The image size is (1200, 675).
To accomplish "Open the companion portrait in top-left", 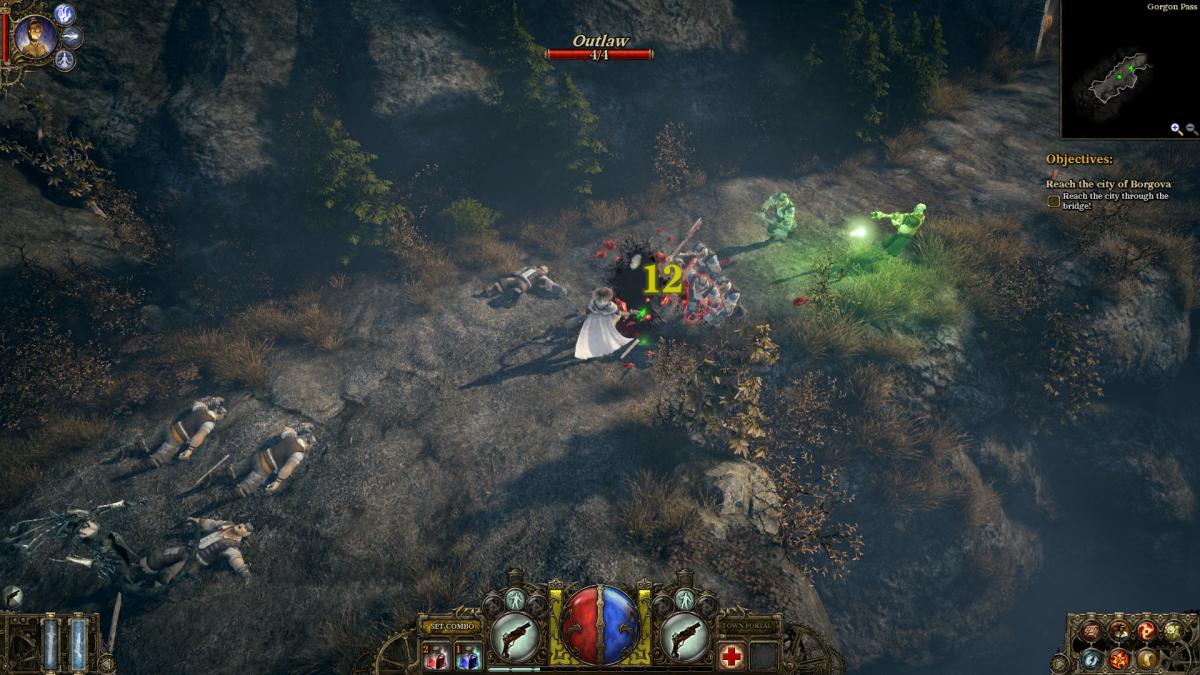I will 34,37.
